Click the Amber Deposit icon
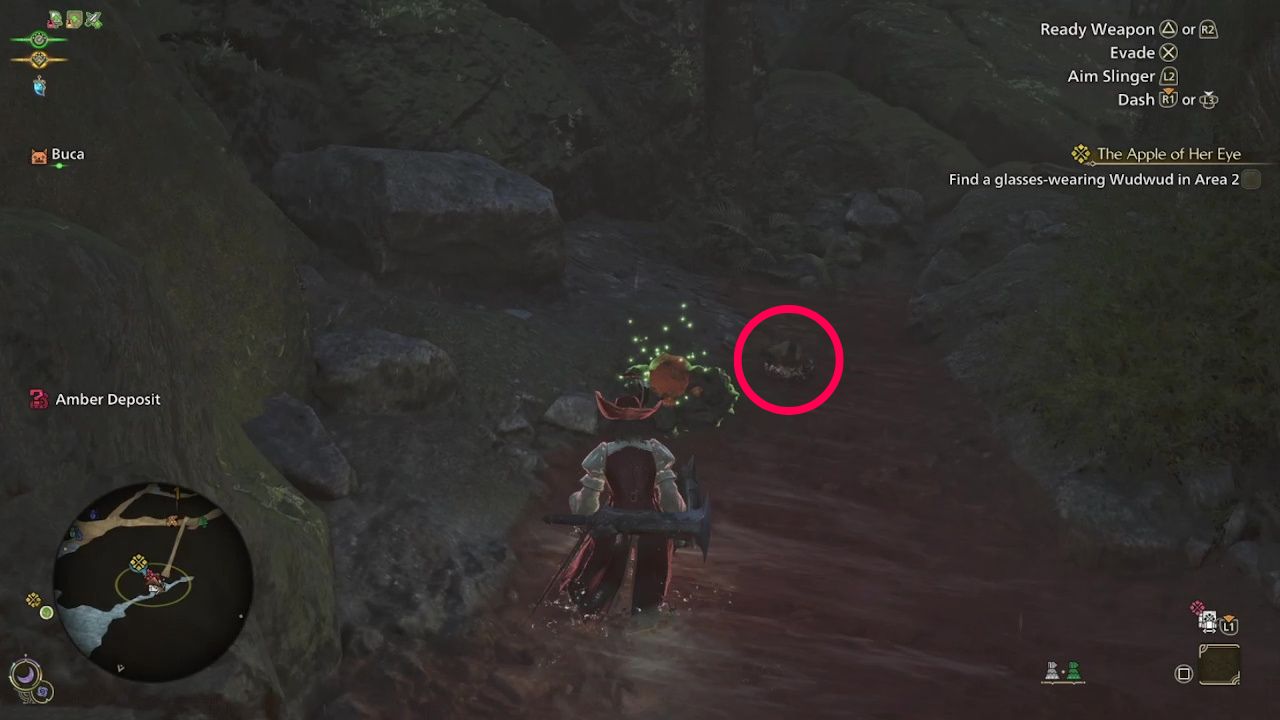The image size is (1280, 720). [38, 399]
